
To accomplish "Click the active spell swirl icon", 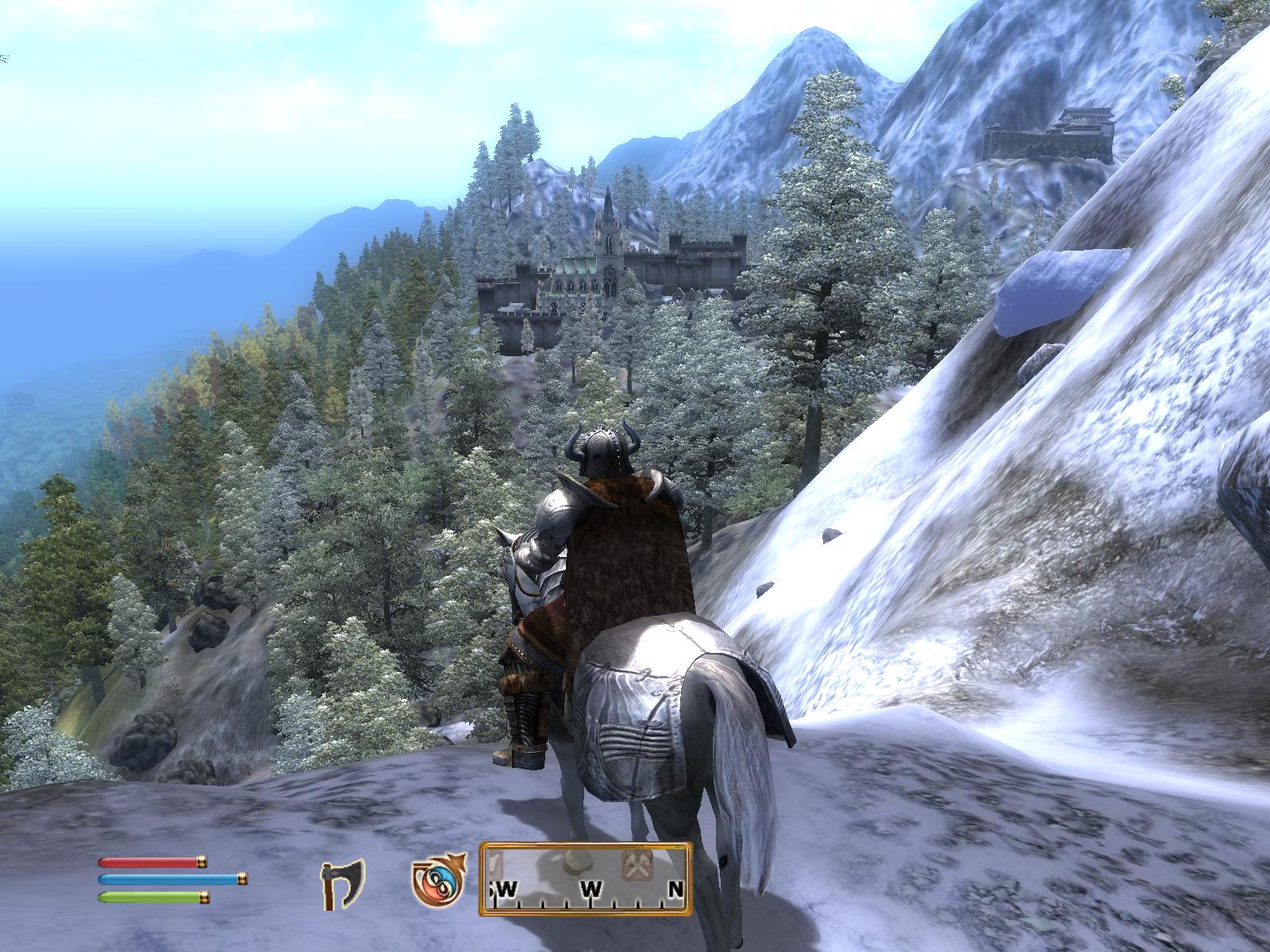I will click(435, 882).
